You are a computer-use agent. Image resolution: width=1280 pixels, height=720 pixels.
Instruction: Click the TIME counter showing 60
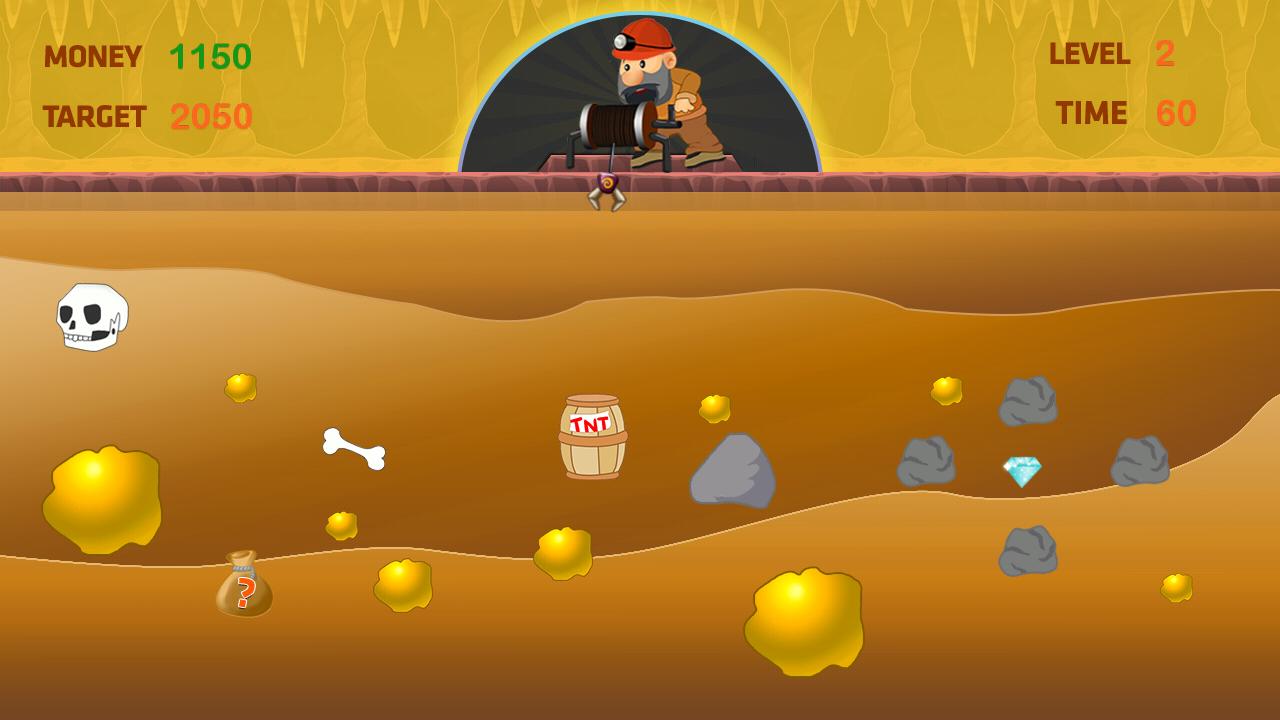(x=1175, y=113)
